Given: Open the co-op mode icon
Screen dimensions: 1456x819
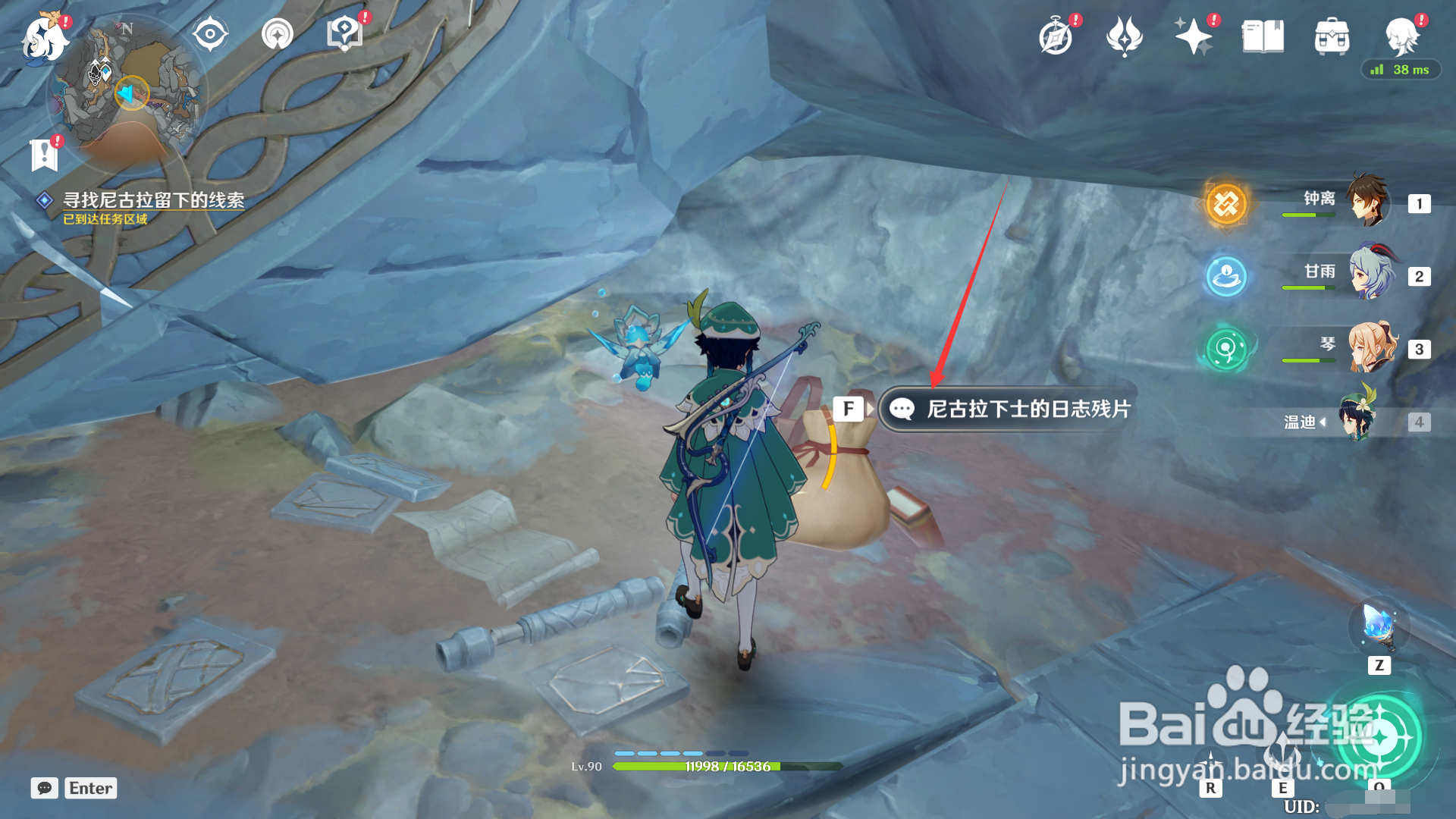Looking at the screenshot, I should pyautogui.click(x=1401, y=35).
